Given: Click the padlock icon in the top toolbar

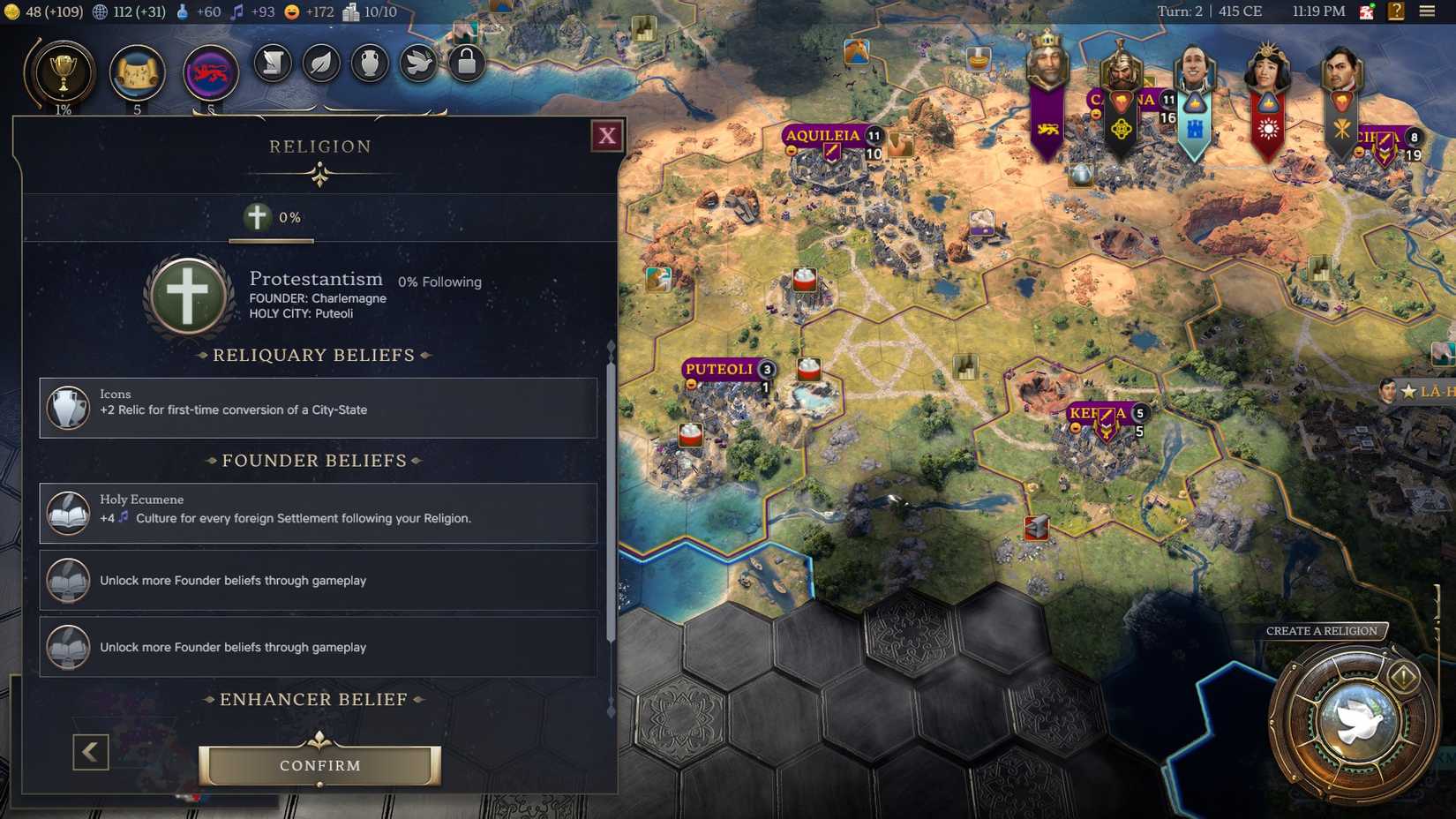Looking at the screenshot, I should 466,64.
